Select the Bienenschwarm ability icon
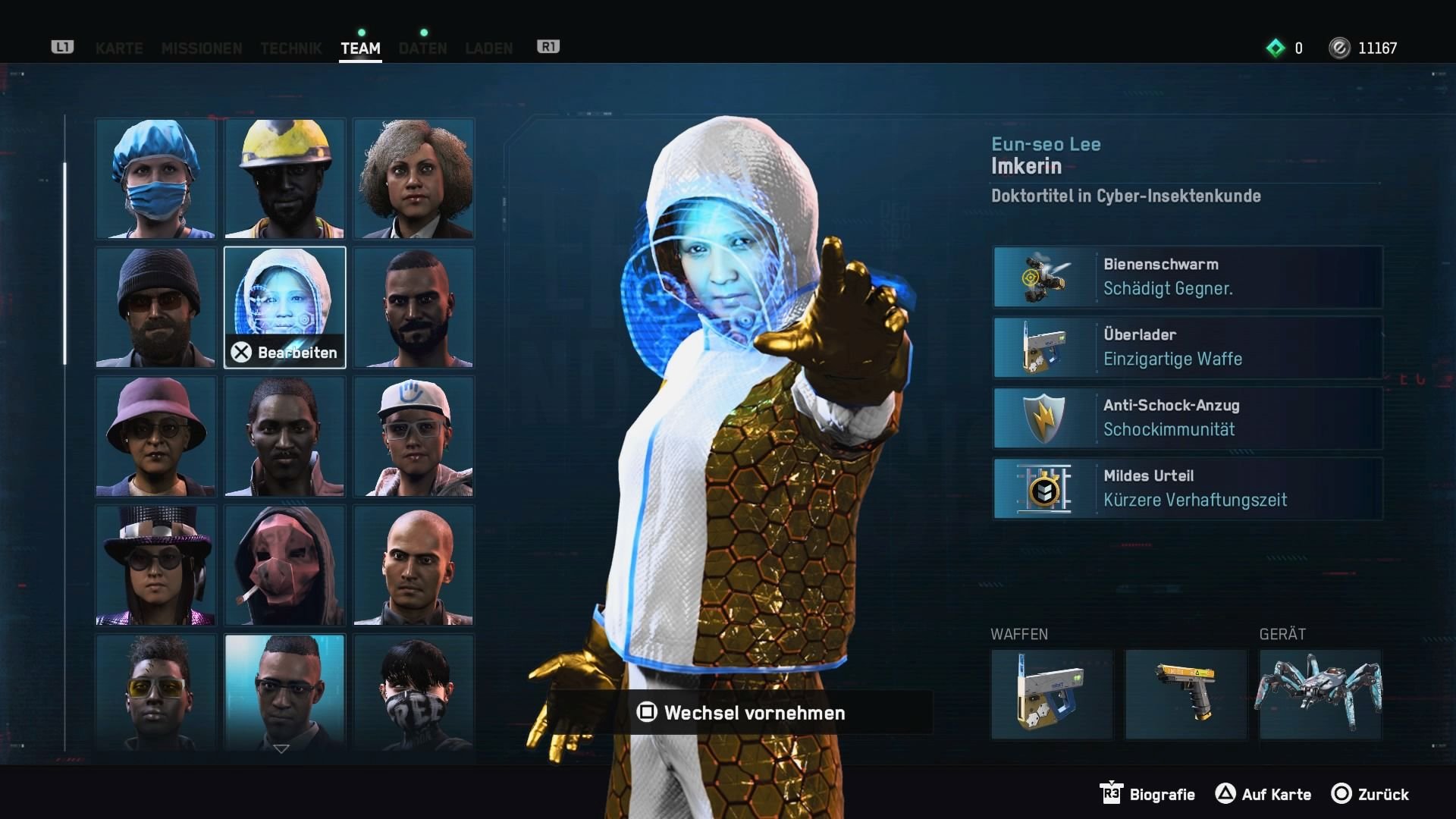Viewport: 1456px width, 819px height. pyautogui.click(x=1043, y=278)
